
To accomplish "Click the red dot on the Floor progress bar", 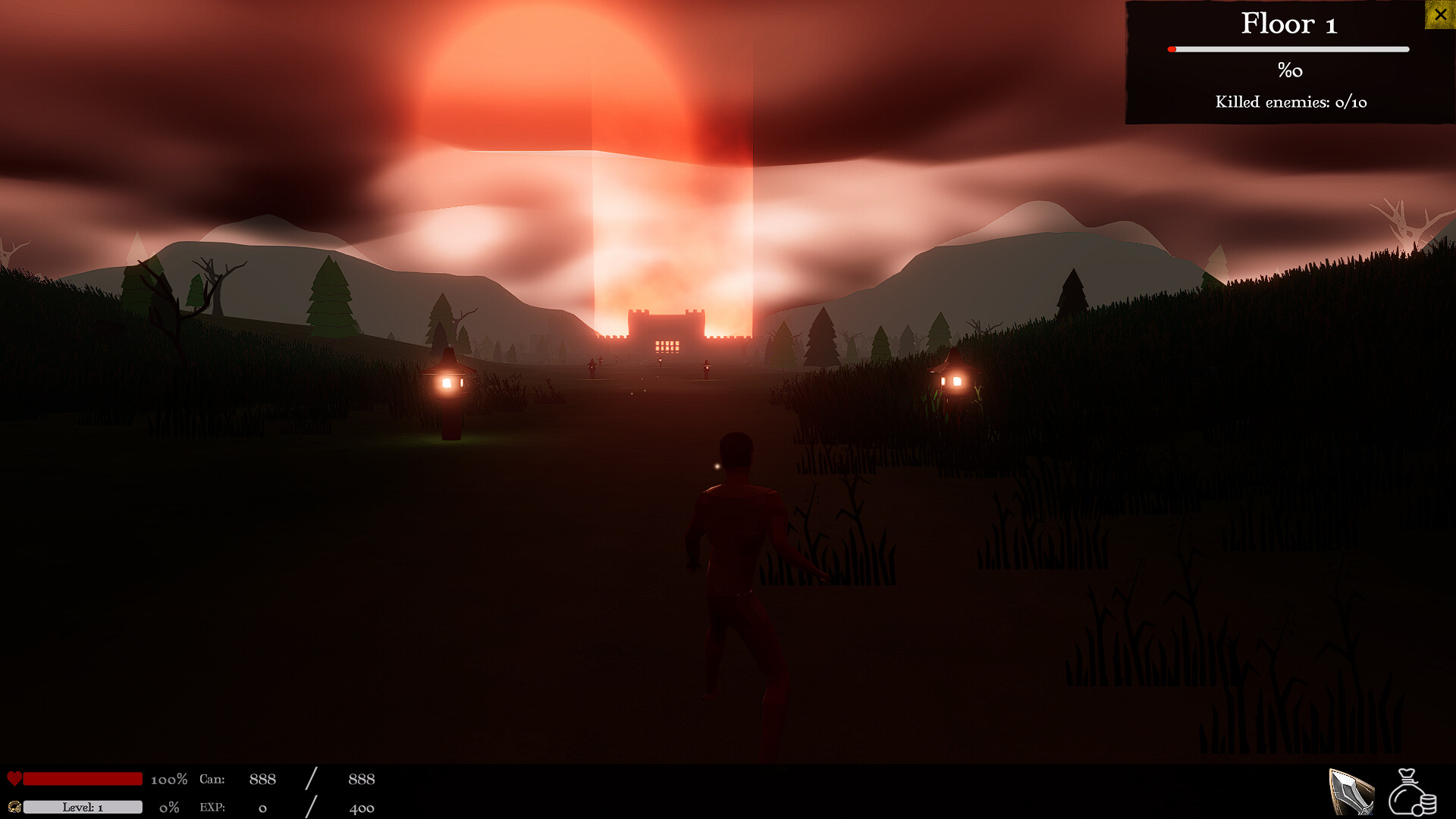I will click(1170, 49).
